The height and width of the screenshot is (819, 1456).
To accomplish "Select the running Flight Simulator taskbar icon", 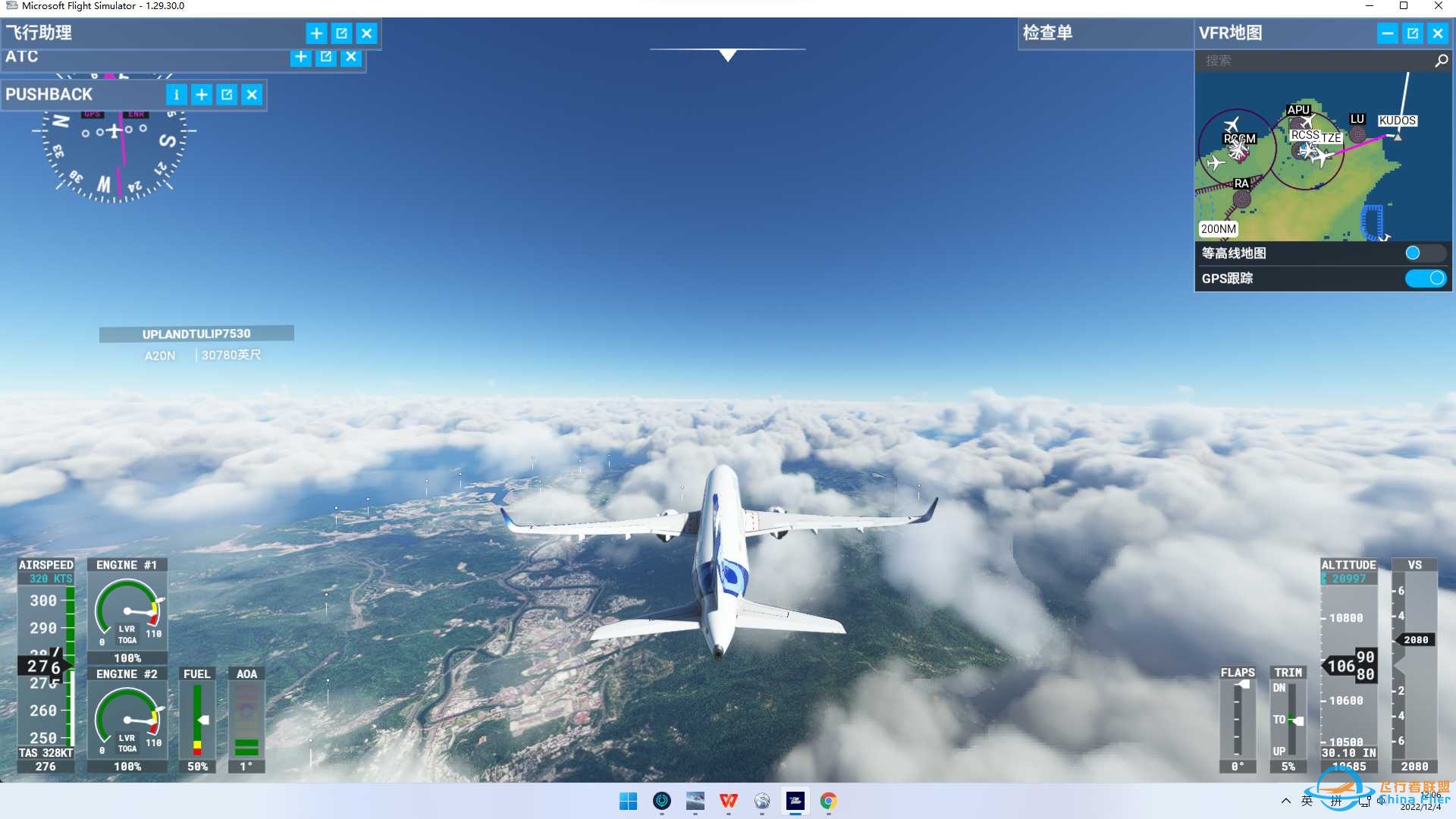I will tap(795, 802).
